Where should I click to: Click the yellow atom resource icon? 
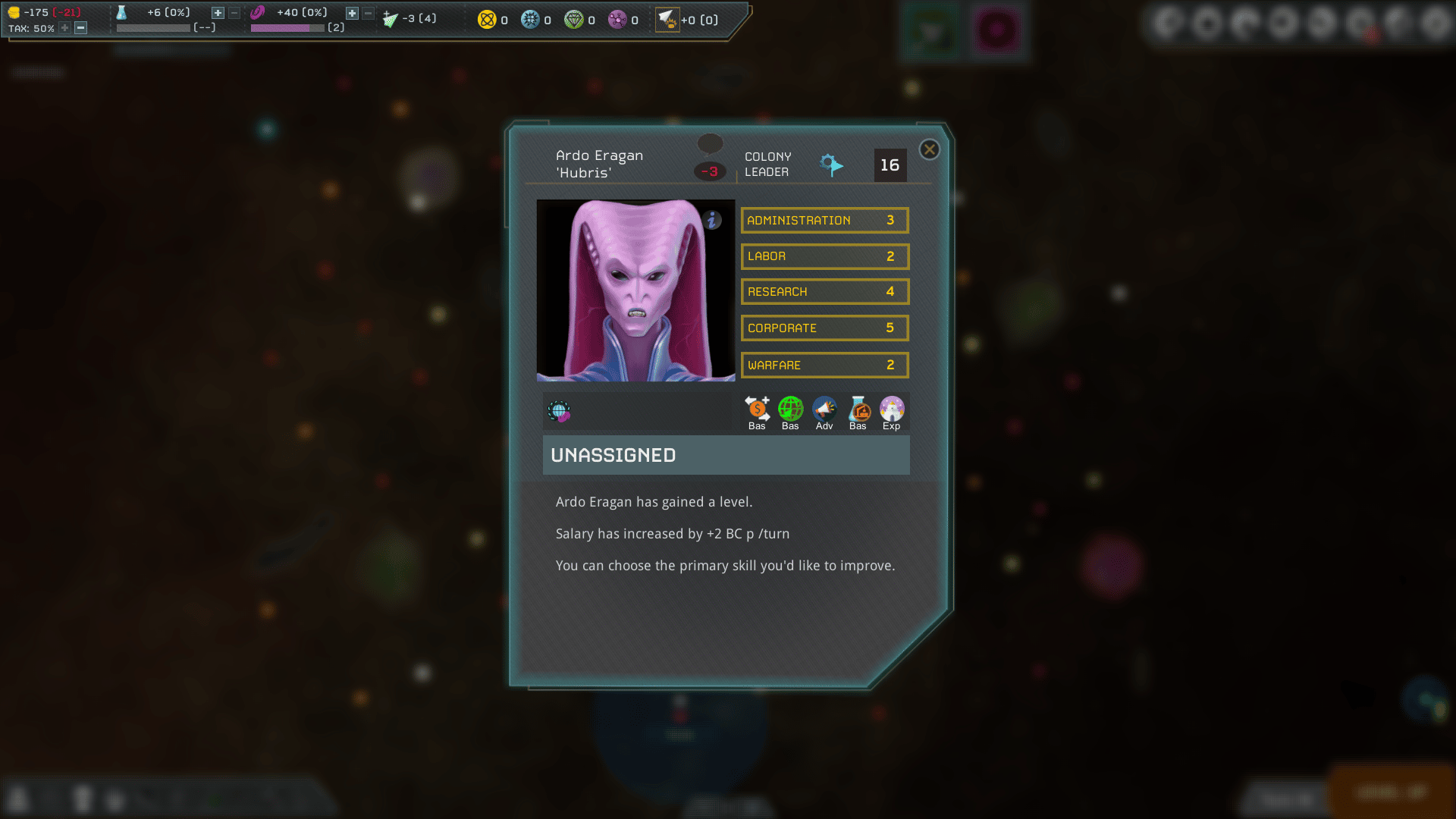pyautogui.click(x=486, y=20)
